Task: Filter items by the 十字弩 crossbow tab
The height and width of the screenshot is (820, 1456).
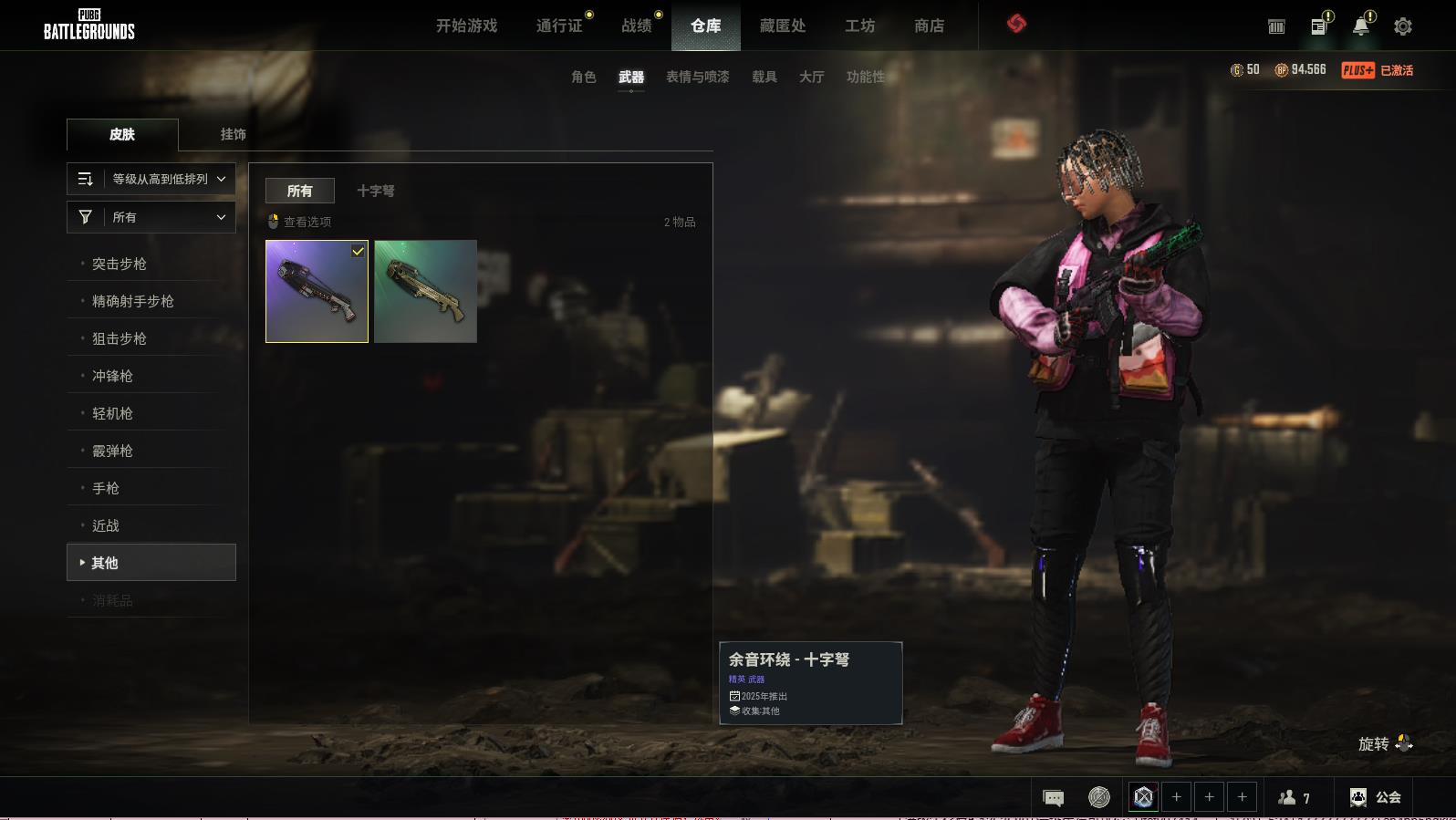Action: [x=375, y=191]
